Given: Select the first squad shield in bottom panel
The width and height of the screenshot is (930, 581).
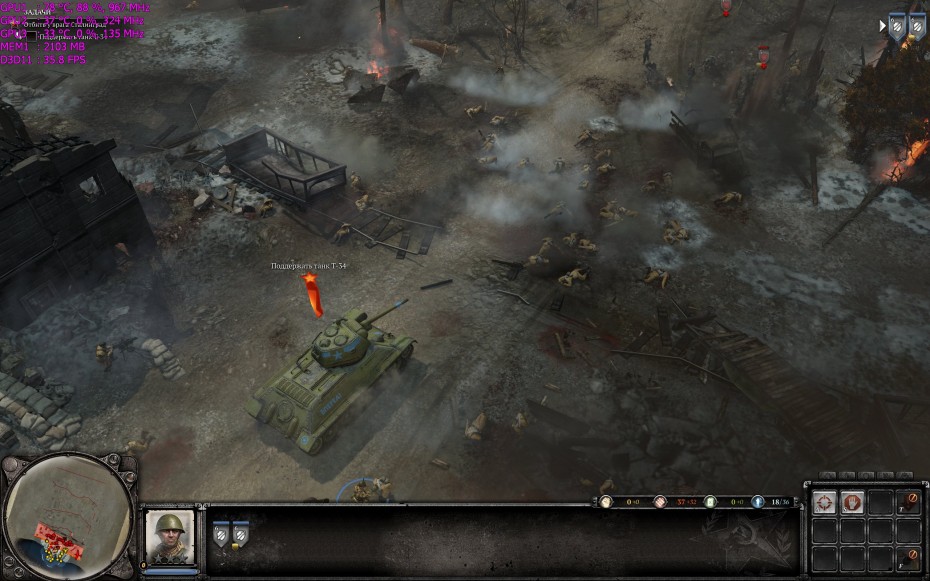Looking at the screenshot, I should click(221, 536).
